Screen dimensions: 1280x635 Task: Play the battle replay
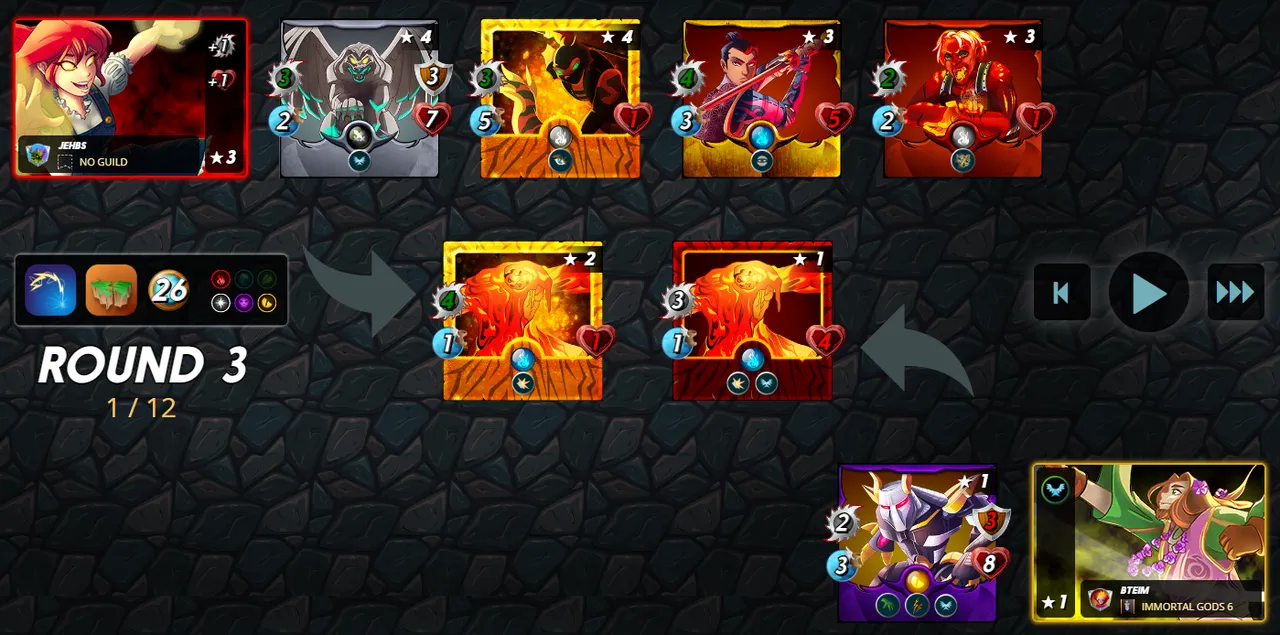[1148, 292]
